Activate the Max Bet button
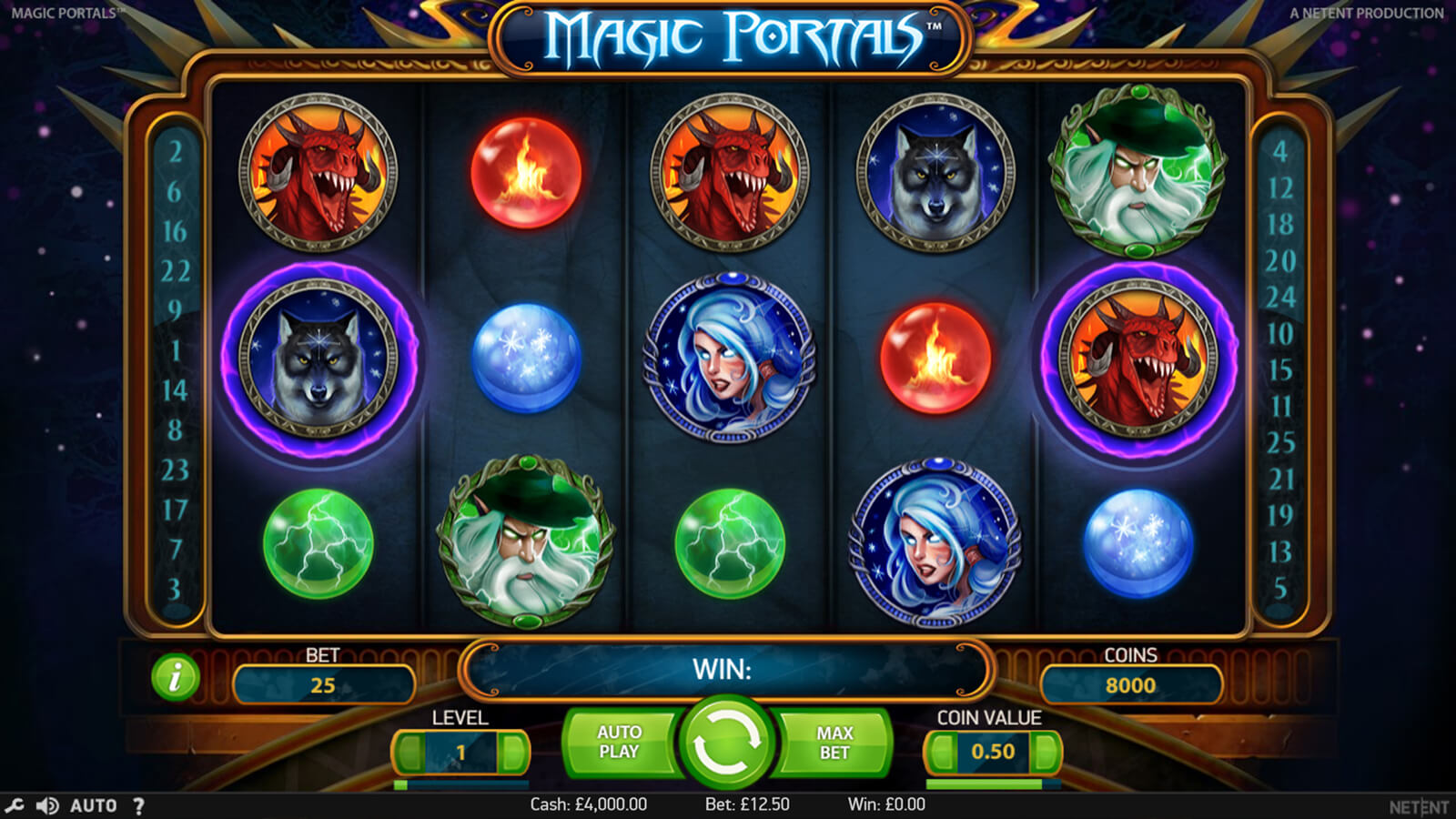 834,743
